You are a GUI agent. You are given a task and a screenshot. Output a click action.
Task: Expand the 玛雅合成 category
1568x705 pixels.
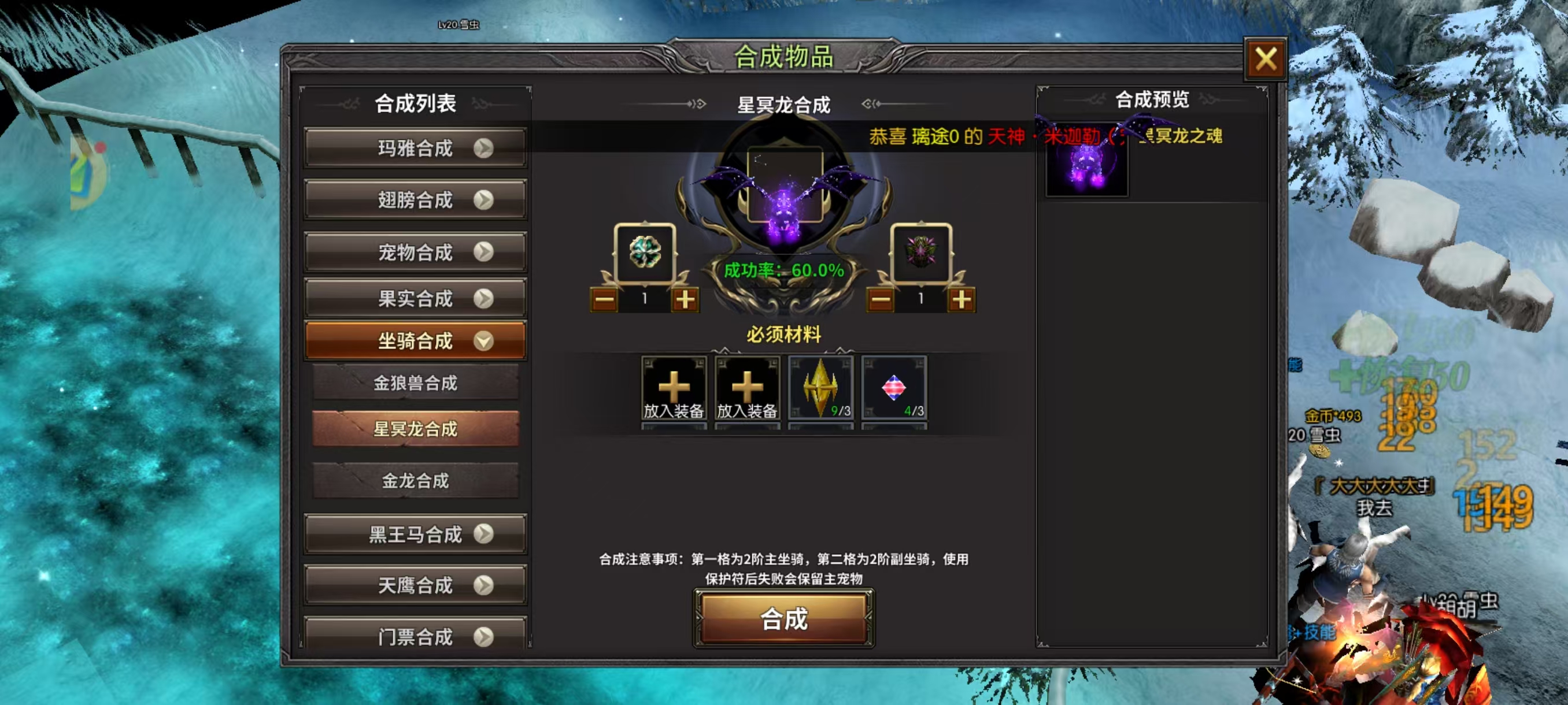click(x=416, y=148)
